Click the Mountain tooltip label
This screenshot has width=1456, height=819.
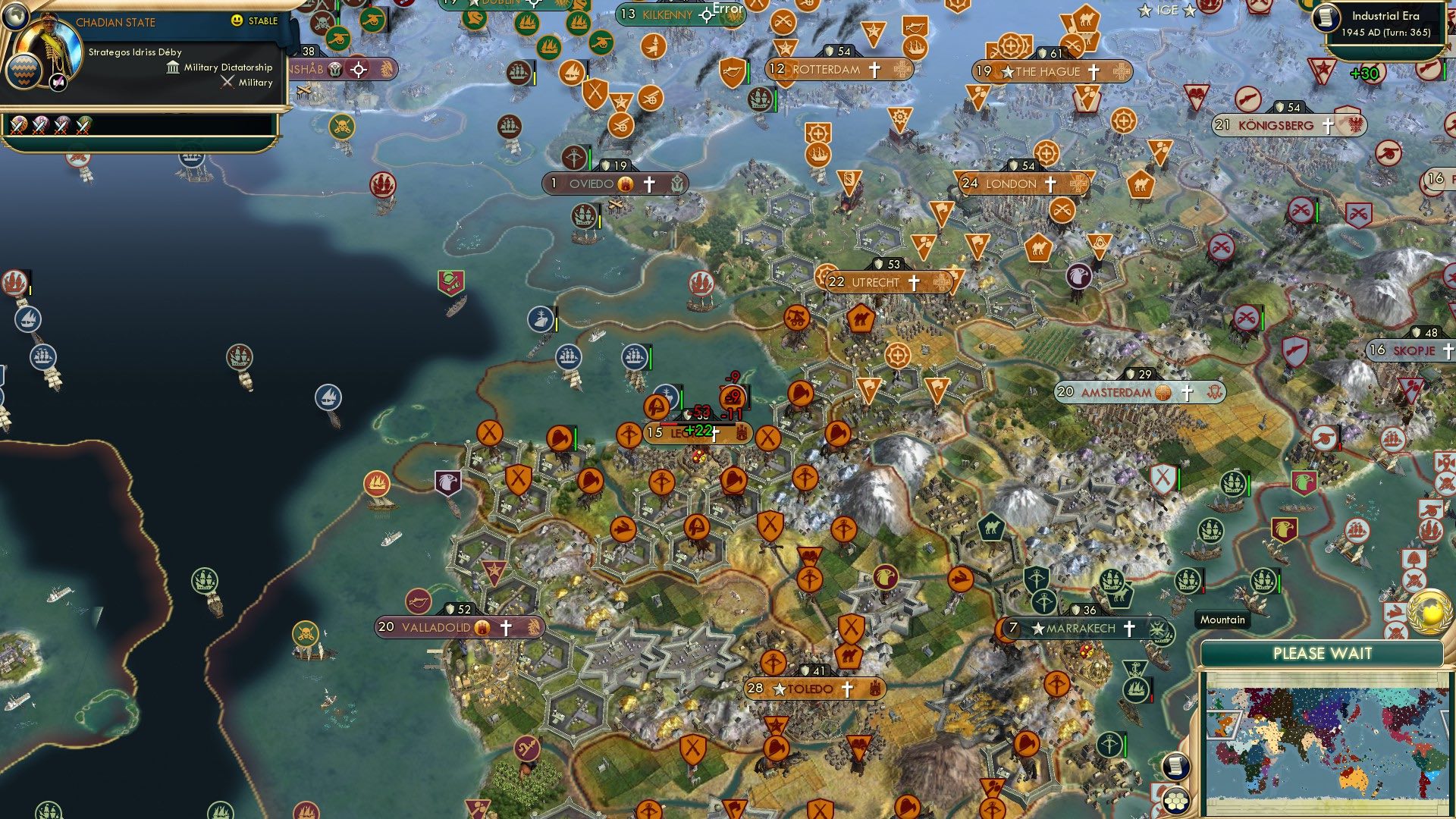click(x=1222, y=620)
